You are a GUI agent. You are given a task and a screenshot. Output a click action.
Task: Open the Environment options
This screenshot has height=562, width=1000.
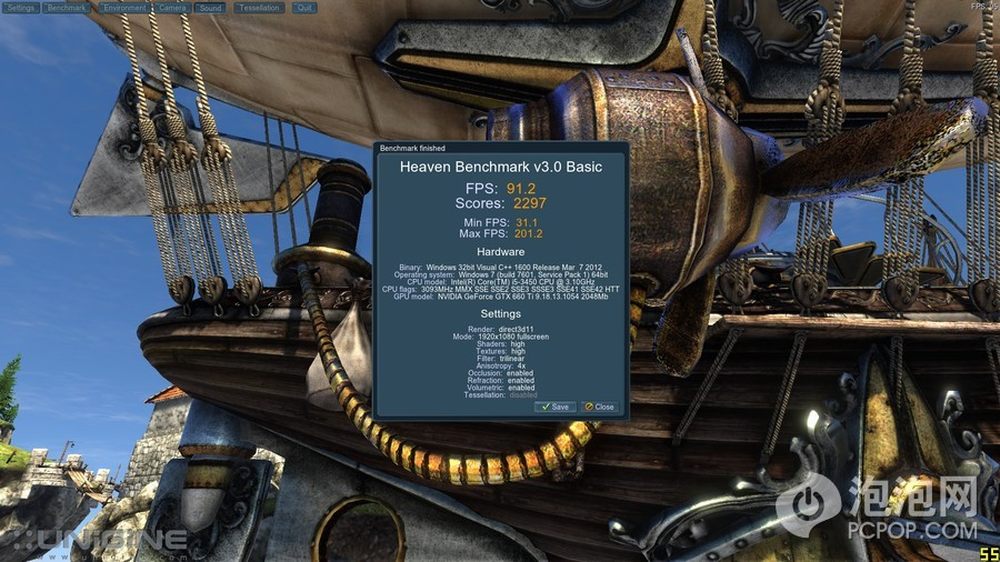click(x=124, y=8)
